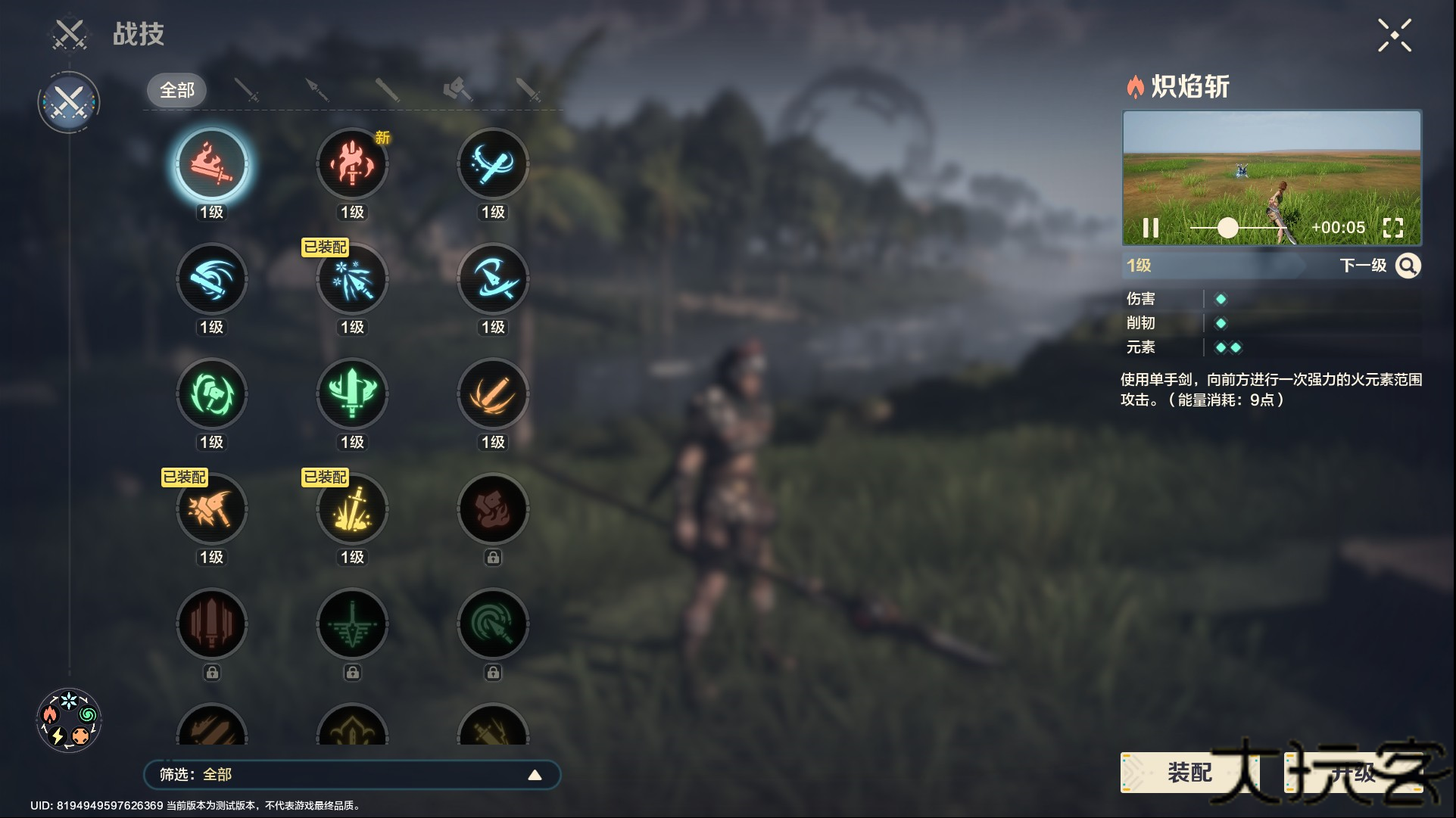
Task: Click the skill preview progress slider
Action: point(1228,228)
